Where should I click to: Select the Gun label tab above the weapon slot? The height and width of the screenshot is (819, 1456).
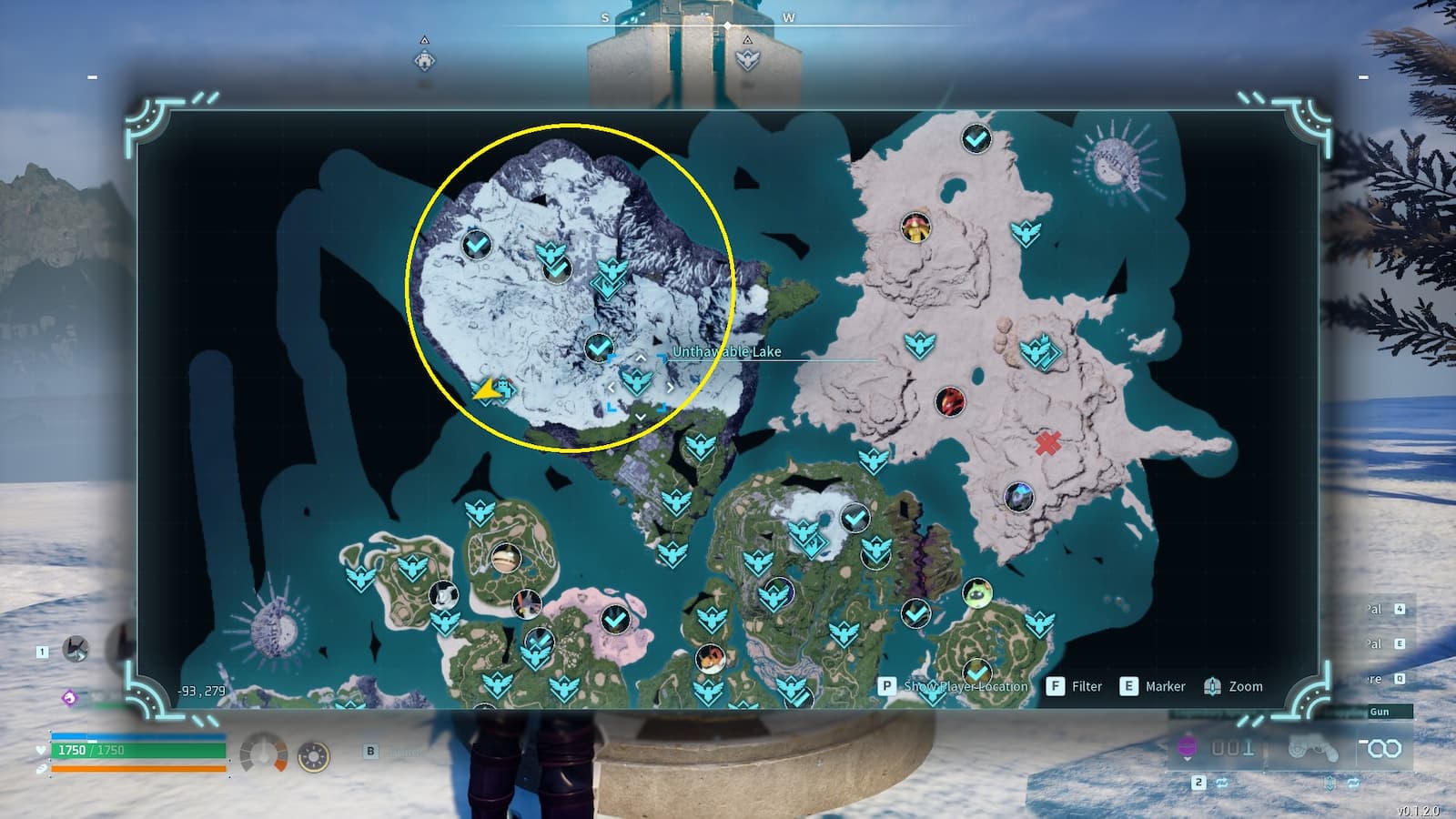tap(1379, 712)
